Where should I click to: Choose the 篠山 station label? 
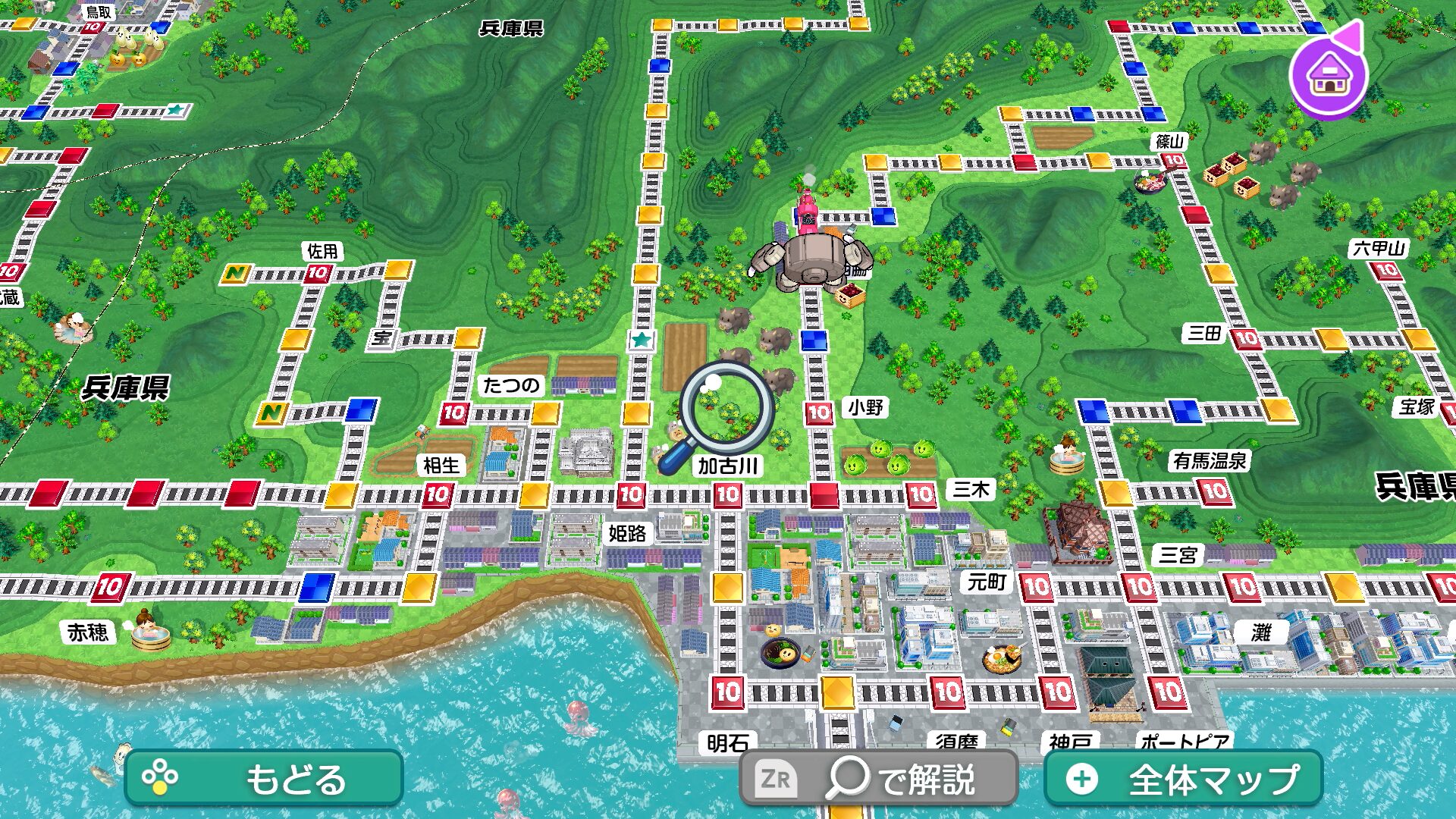coord(1169,142)
